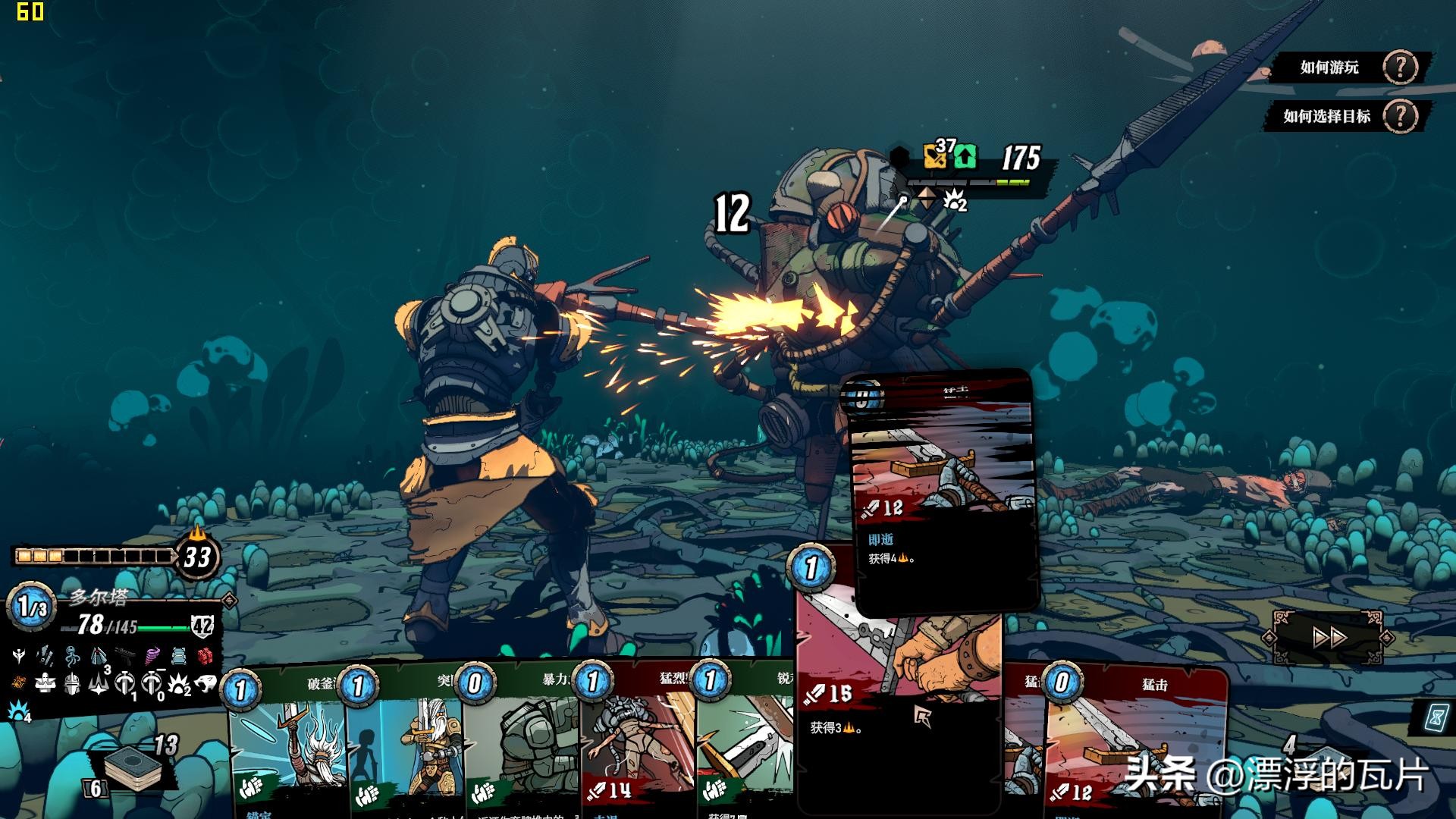Screen dimensions: 1456x819
Task: Select the 猛烈 attack card dealing 14
Action: tap(639, 743)
